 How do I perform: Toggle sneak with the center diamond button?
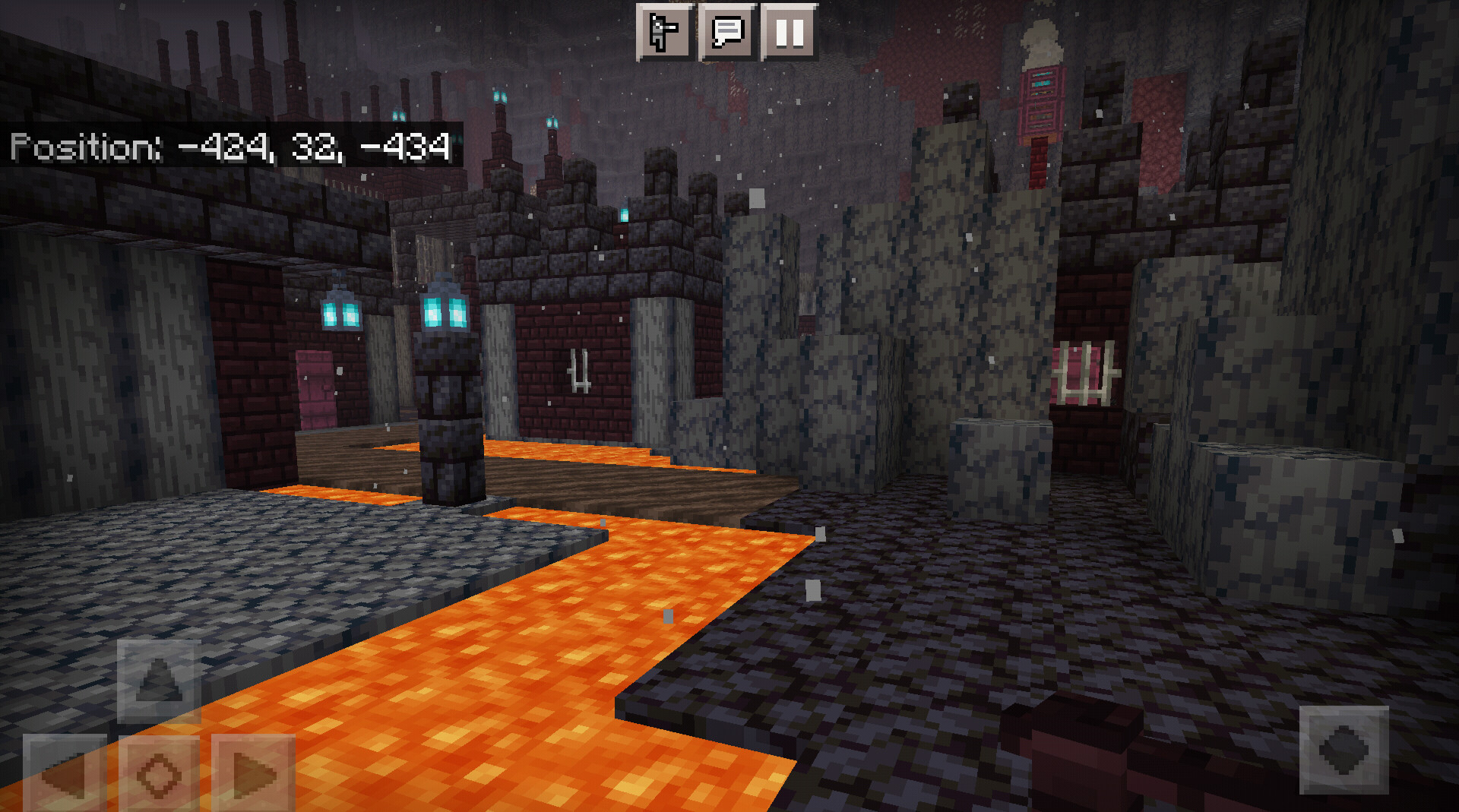pos(159,773)
